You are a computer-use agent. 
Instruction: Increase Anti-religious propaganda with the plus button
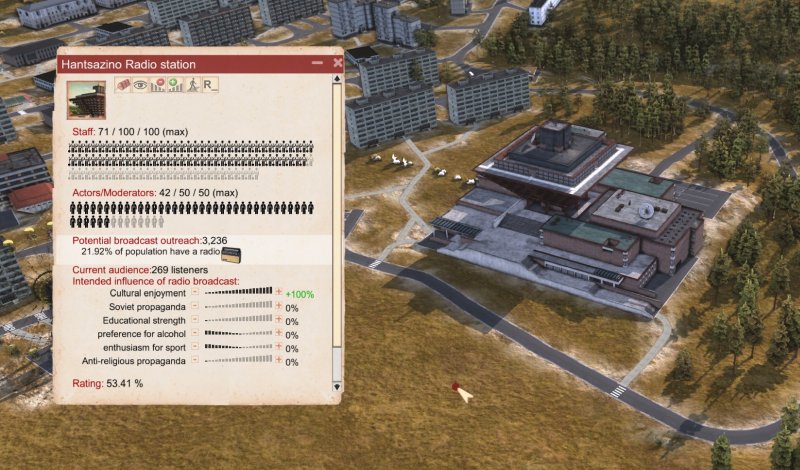[x=278, y=361]
